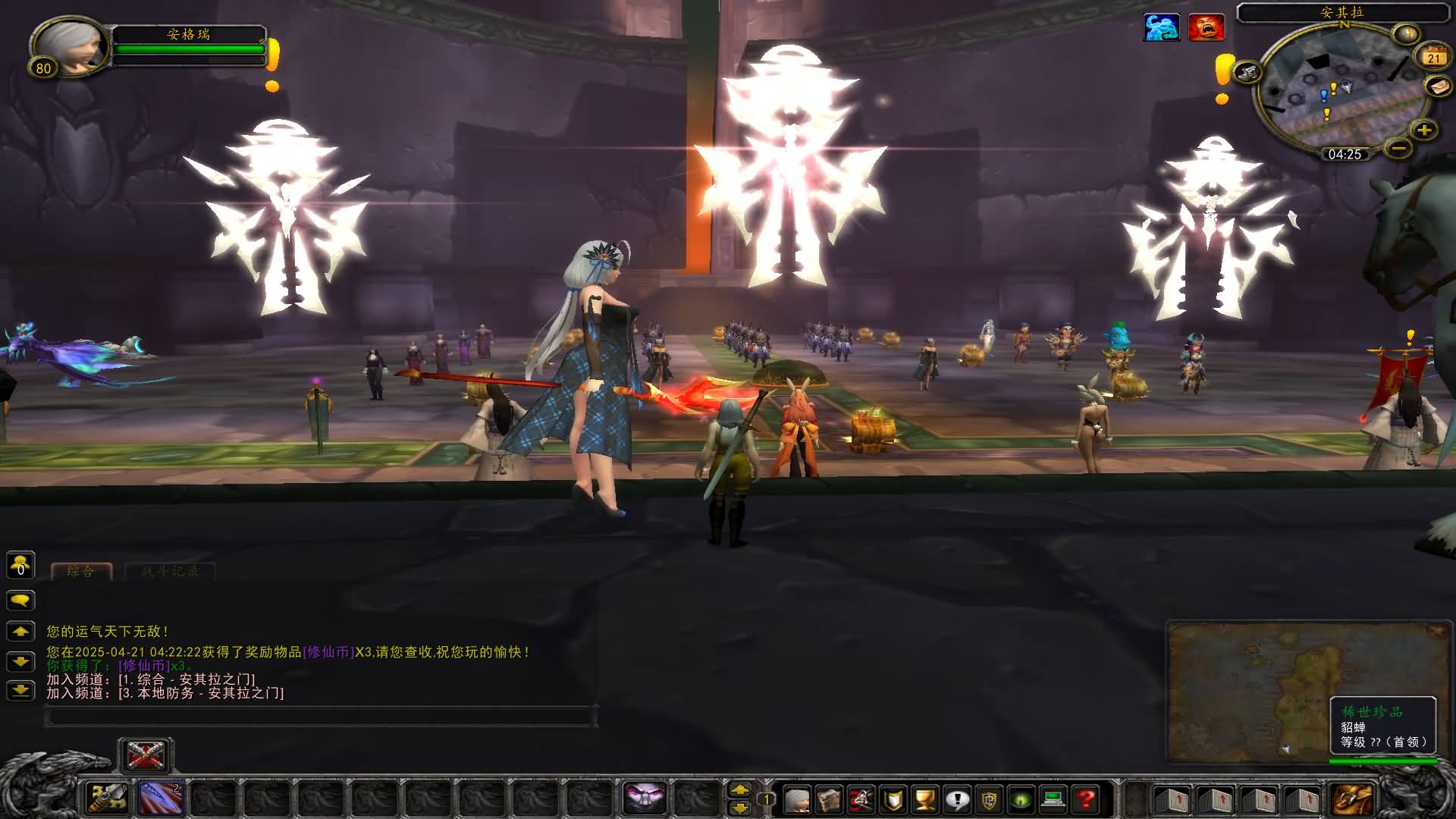Open the quest log exclamation bubble button
Viewport: 1456px width, 819px height.
point(957,799)
